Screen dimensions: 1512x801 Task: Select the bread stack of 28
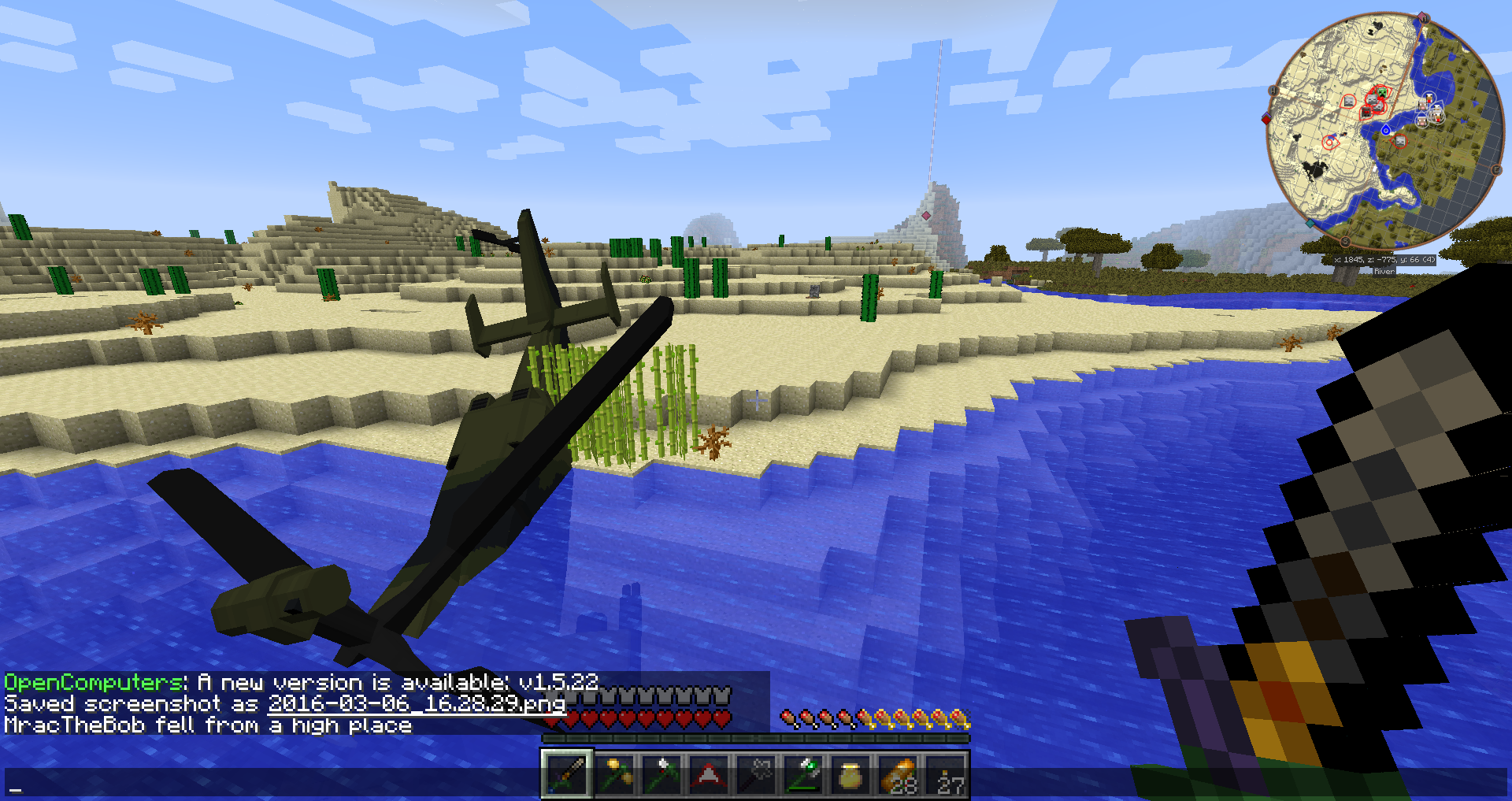(x=899, y=774)
